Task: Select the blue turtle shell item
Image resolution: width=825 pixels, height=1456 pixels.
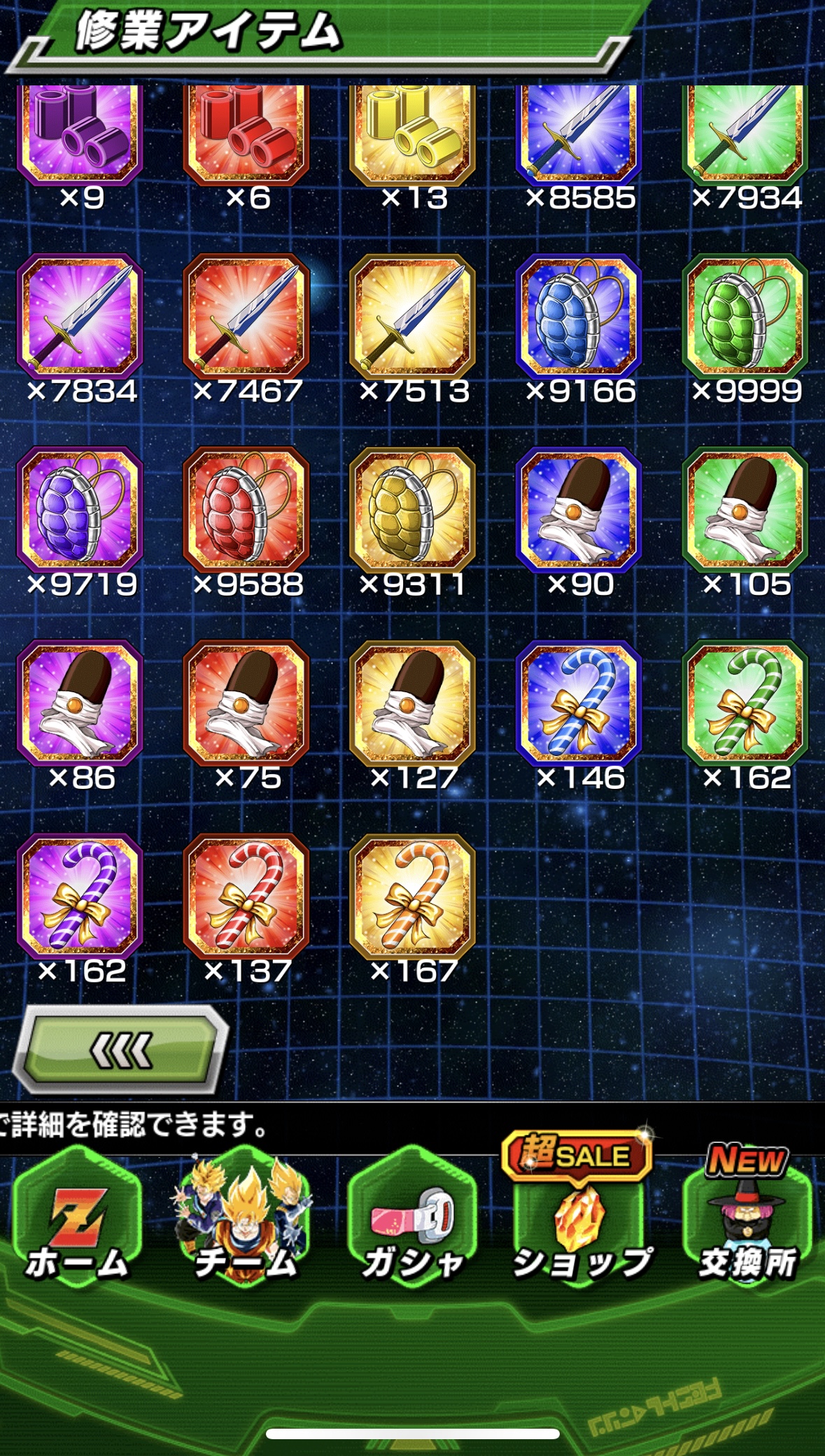Action: pyautogui.click(x=579, y=316)
